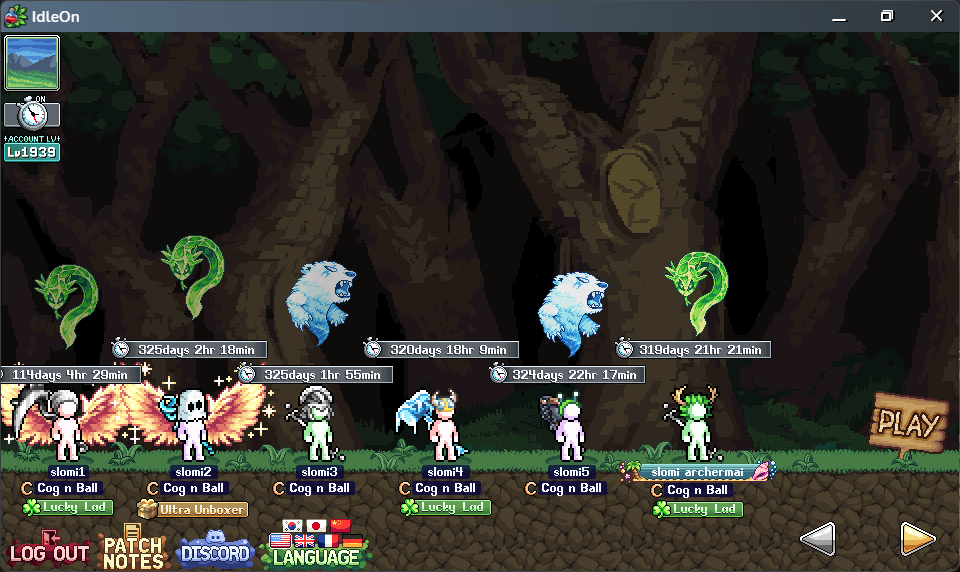Maximize the IdleOn window
Viewport: 960px width, 572px height.
(886, 16)
